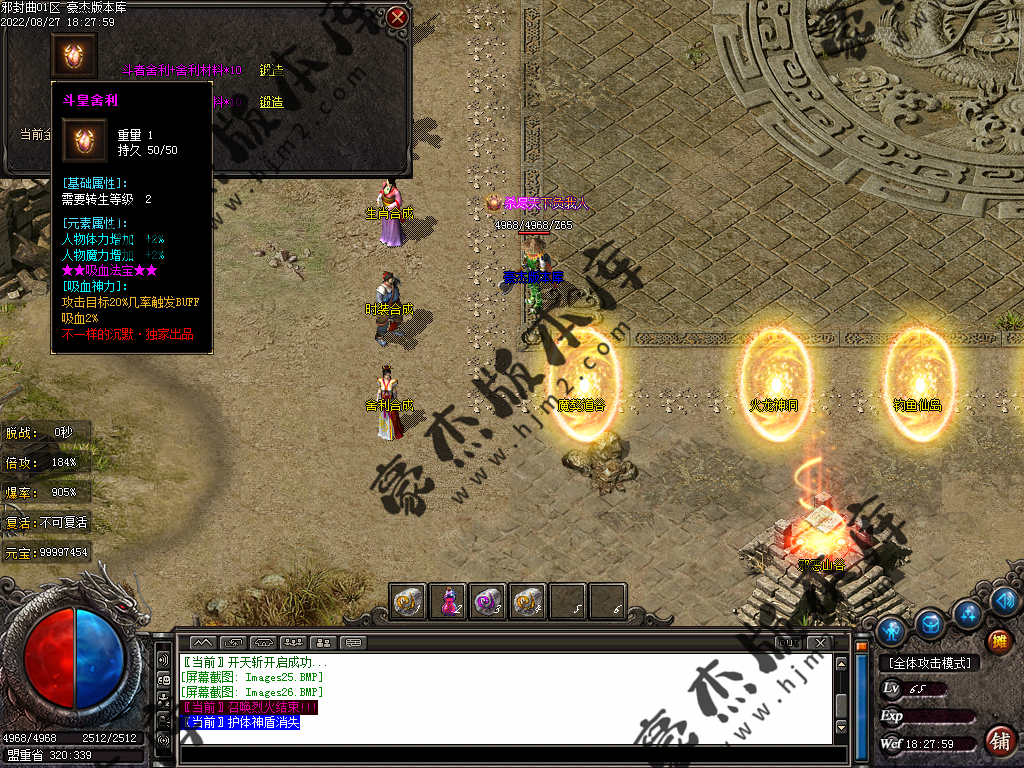Open the skills panel with star icon
1024x768 pixels.
pyautogui.click(x=966, y=612)
